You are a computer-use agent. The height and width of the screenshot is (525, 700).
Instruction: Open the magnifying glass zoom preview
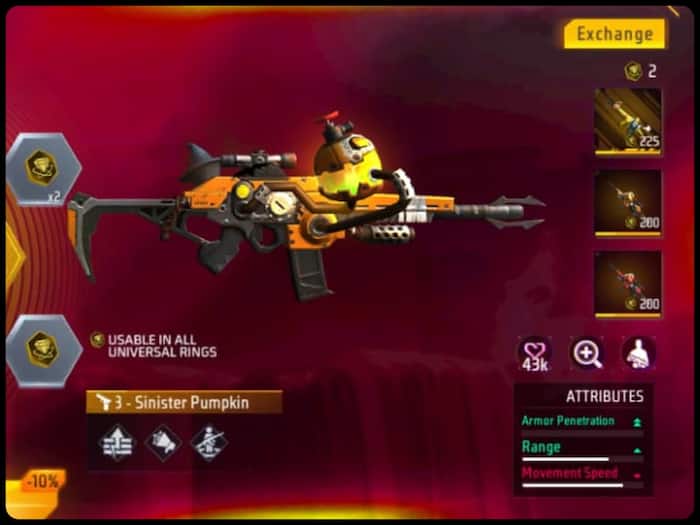click(586, 353)
